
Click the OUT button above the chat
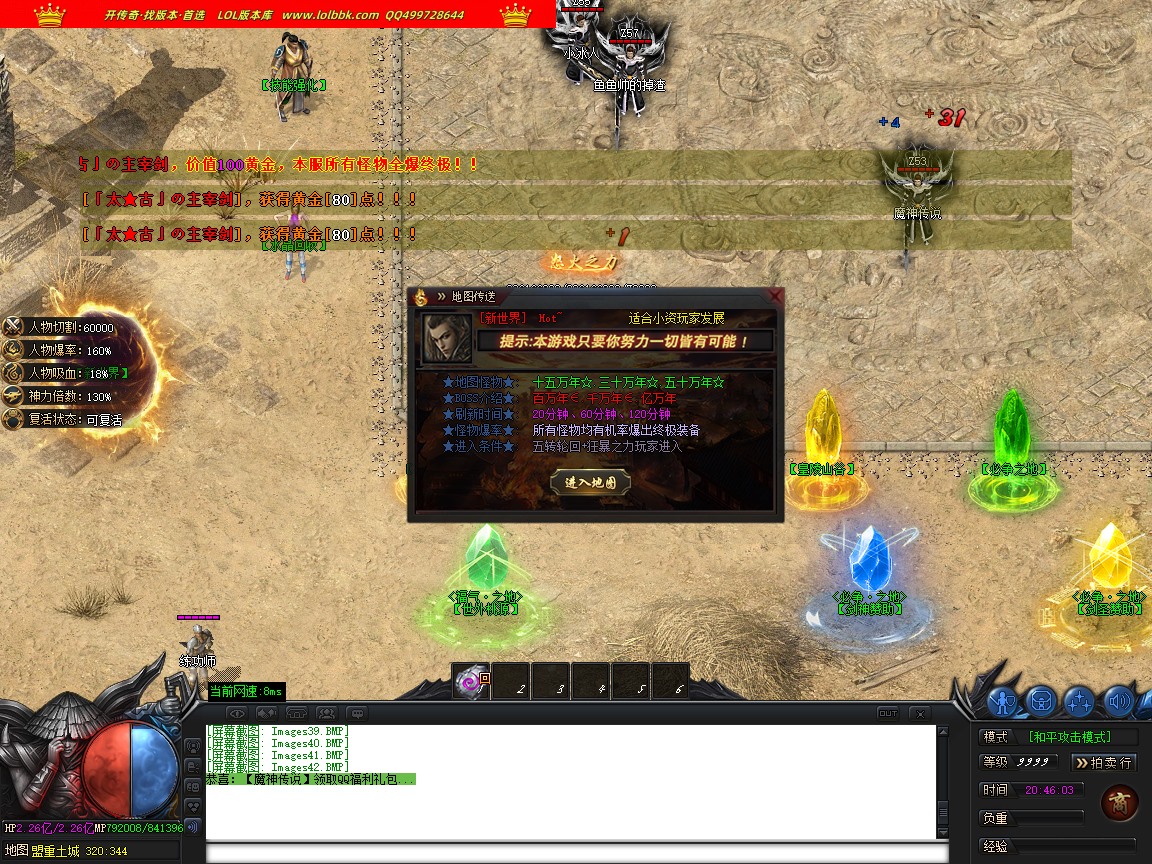click(x=887, y=713)
